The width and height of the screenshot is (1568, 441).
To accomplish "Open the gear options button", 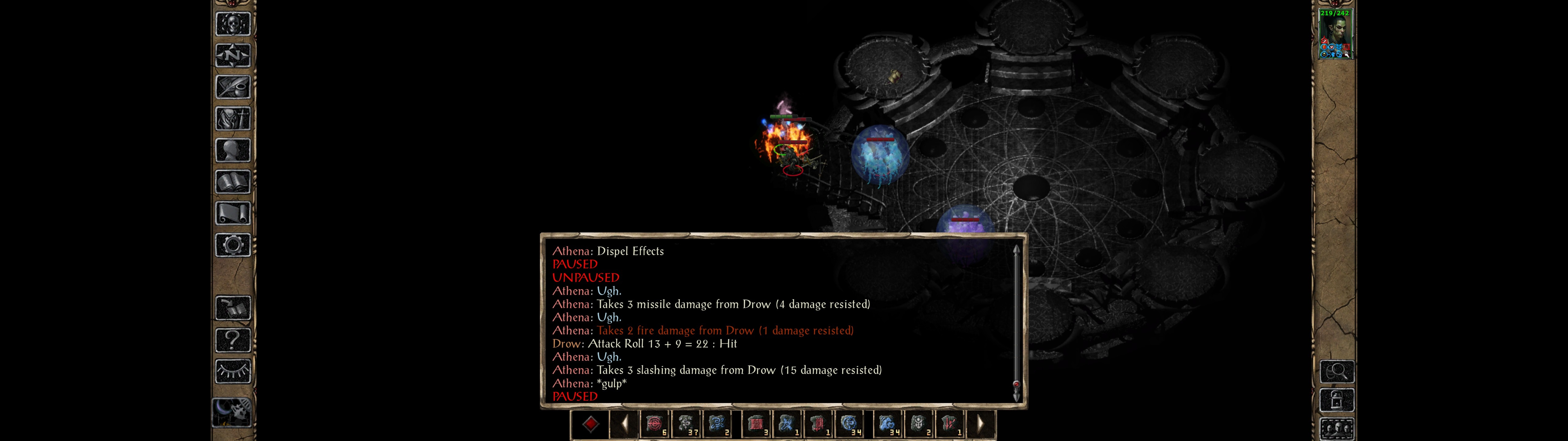I will (x=232, y=245).
